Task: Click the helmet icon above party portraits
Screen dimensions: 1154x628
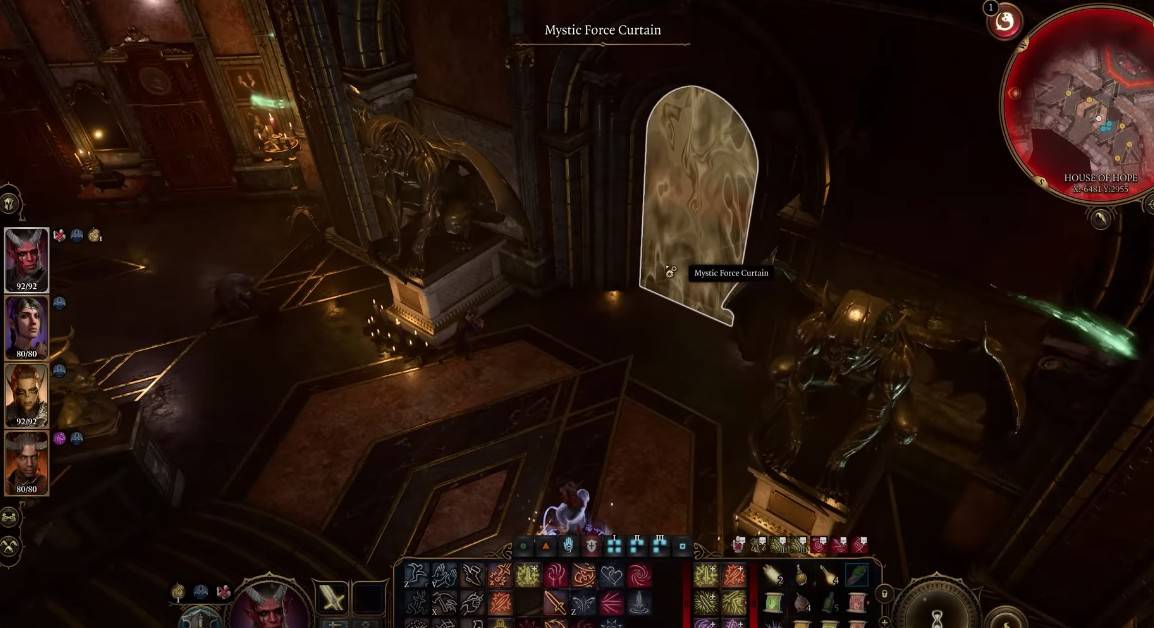Action: click(x=10, y=202)
